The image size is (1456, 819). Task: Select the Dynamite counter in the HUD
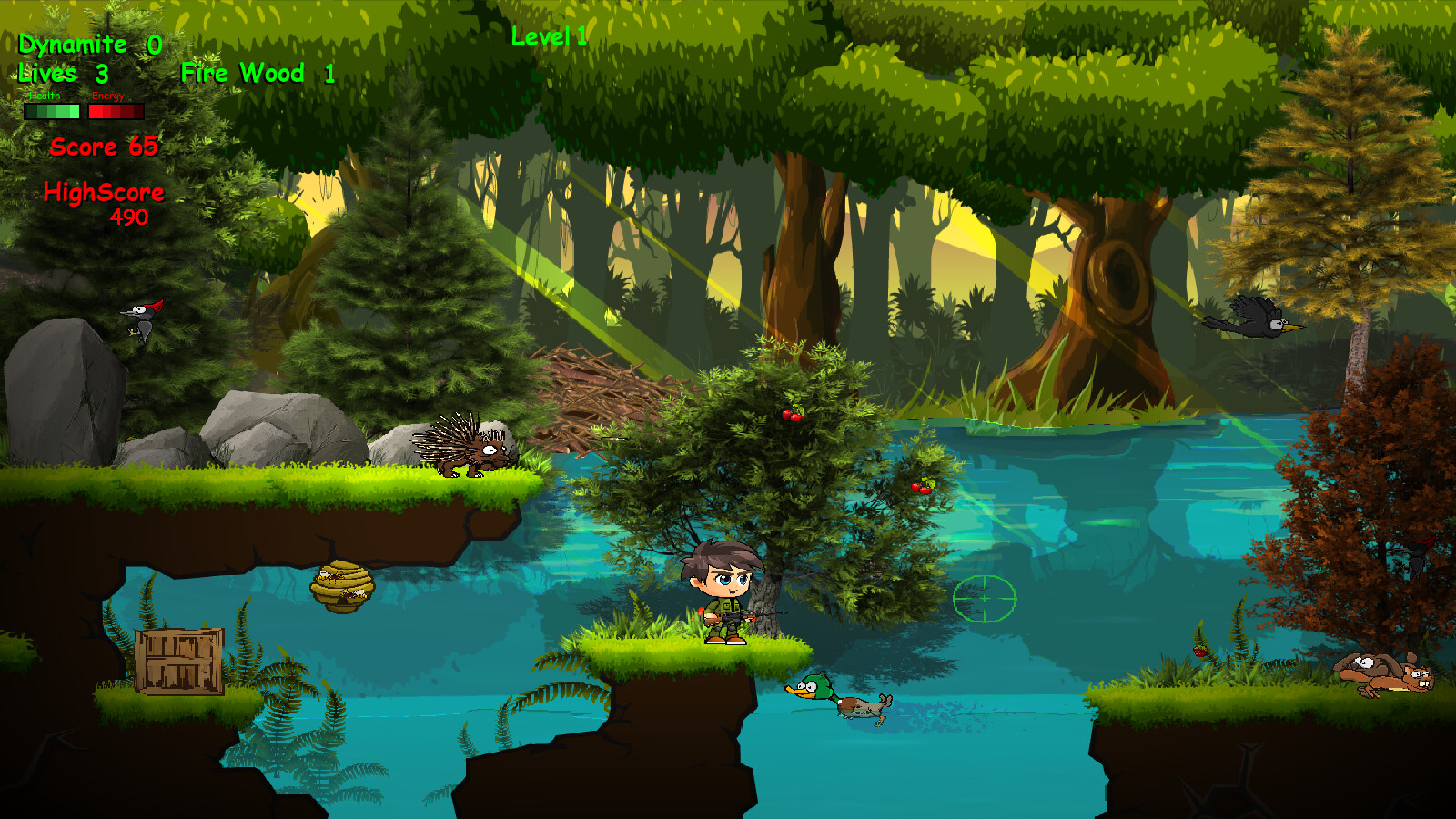[x=89, y=44]
